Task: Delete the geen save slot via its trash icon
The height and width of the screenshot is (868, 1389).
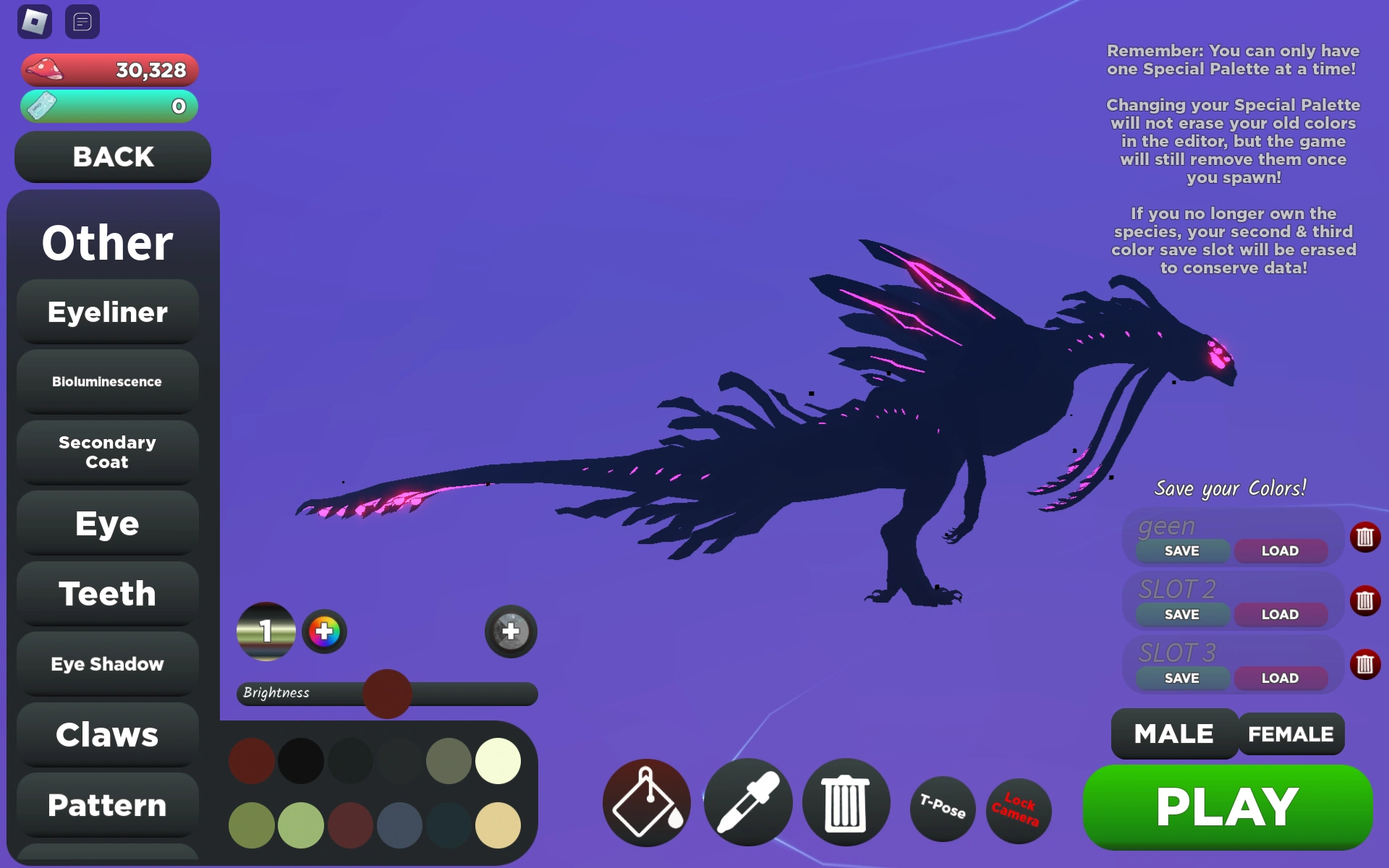Action: click(x=1364, y=535)
